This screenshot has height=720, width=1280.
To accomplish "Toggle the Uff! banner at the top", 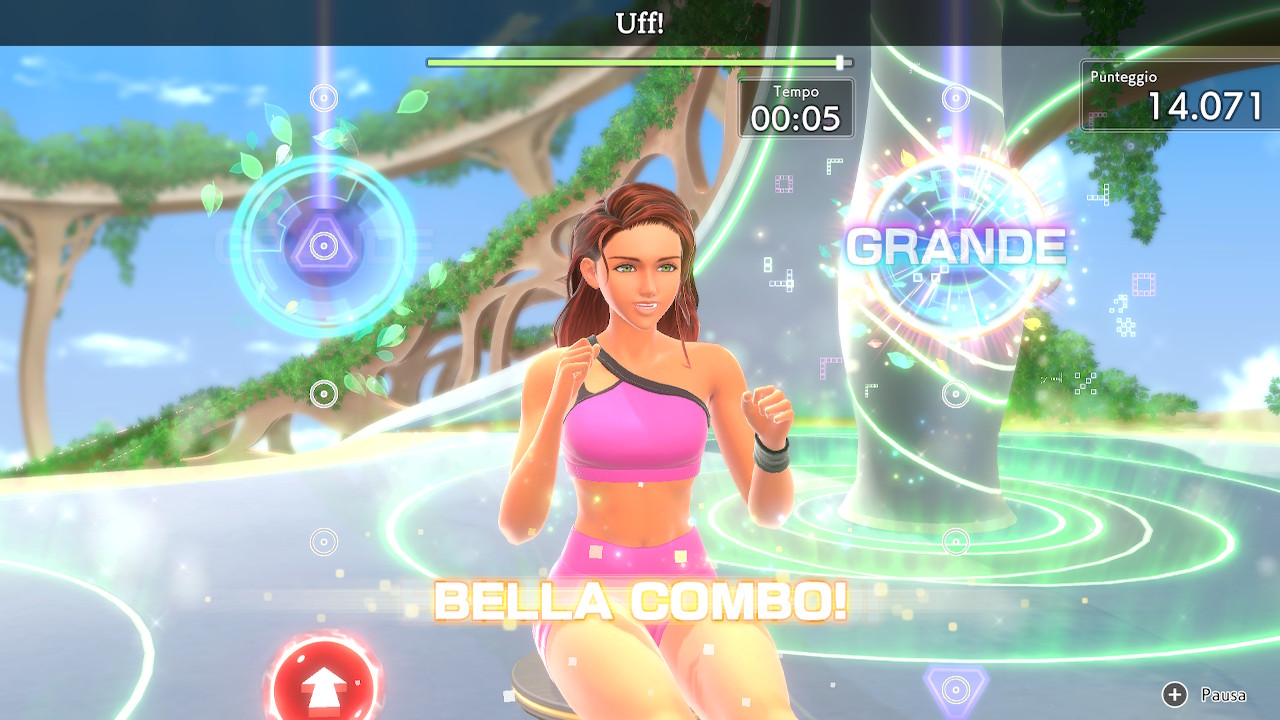I will 640,18.
